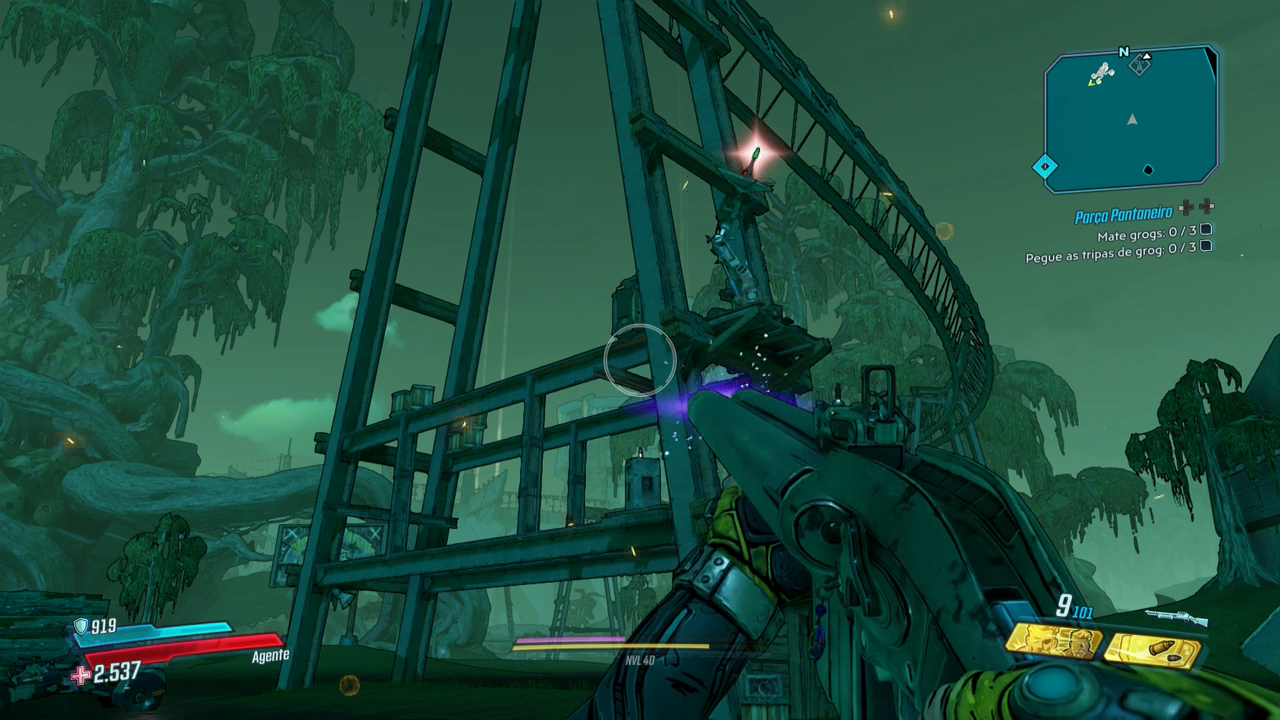Activate the golden character portrait action skill
The width and height of the screenshot is (1280, 720).
1053,641
